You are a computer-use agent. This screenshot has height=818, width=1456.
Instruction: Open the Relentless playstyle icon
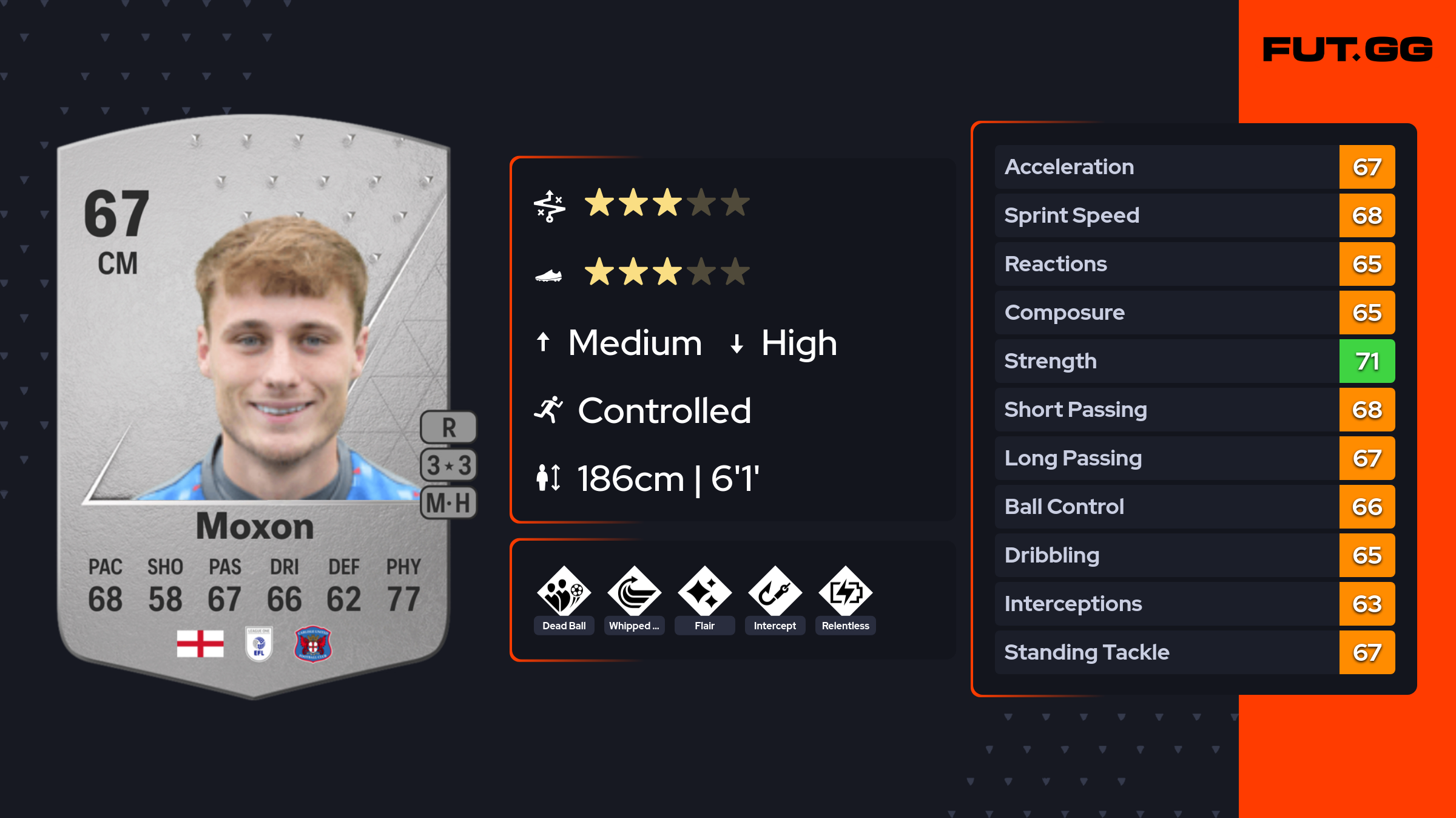pos(845,592)
